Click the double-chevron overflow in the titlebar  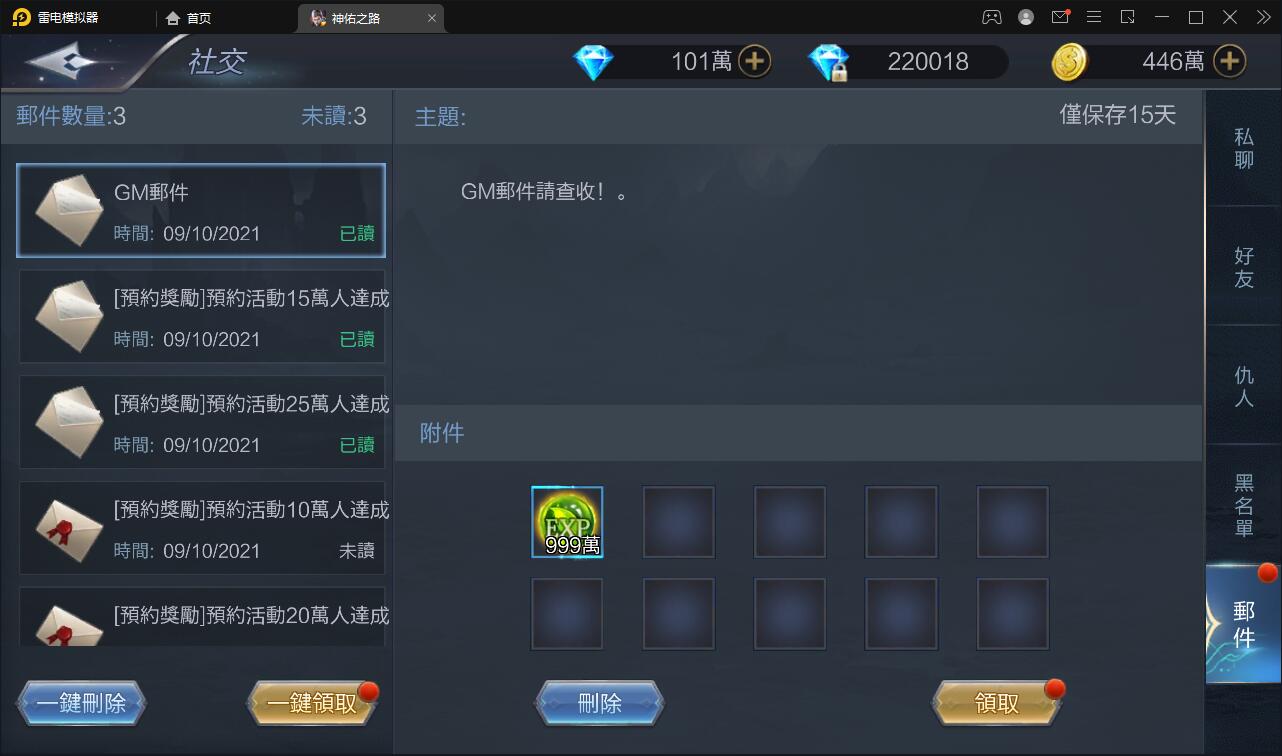click(1262, 17)
